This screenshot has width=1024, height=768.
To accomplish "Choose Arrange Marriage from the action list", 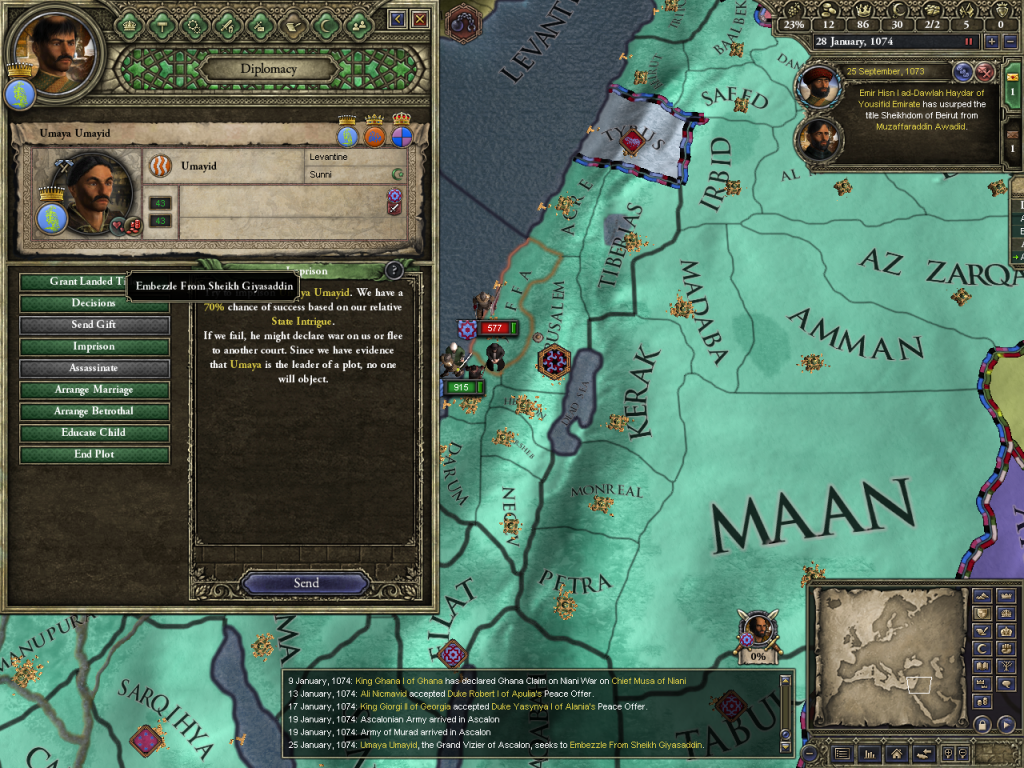I will click(94, 390).
